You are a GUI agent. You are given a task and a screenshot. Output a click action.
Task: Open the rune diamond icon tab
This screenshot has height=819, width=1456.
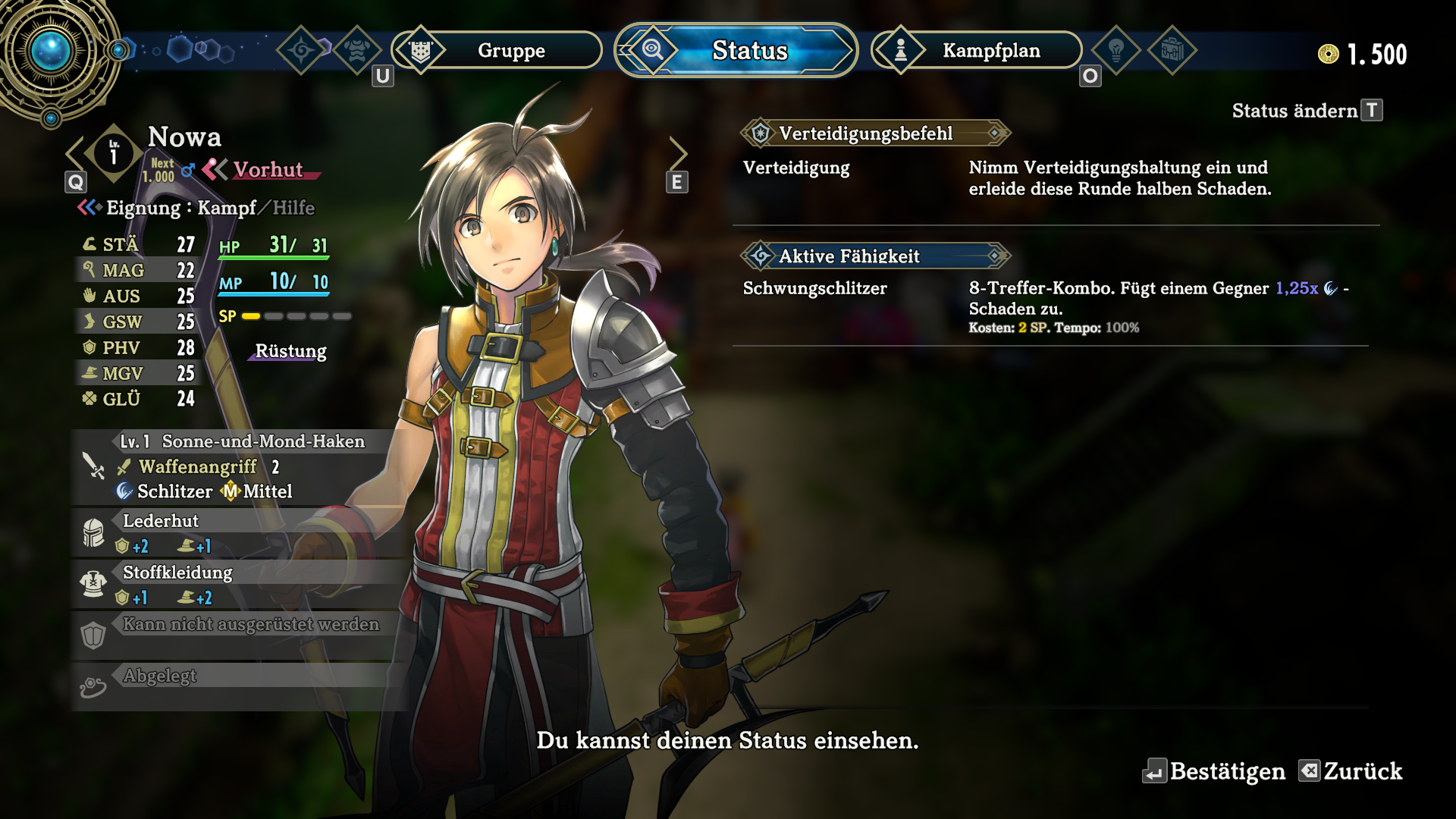pos(301,51)
